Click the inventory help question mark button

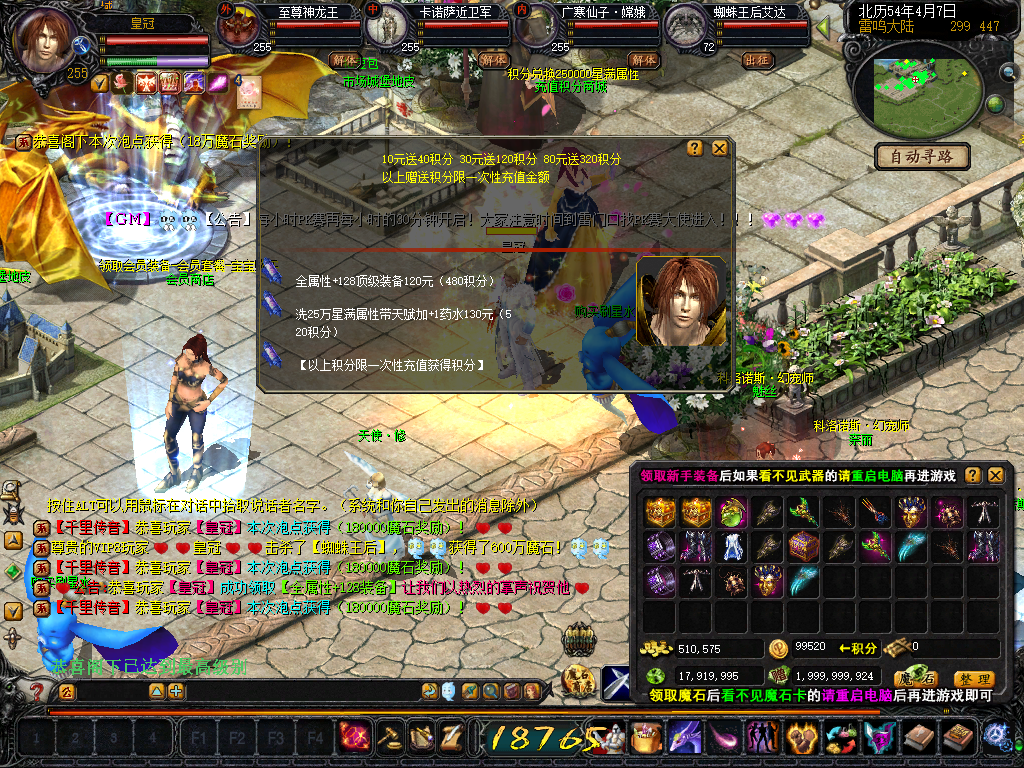pyautogui.click(x=972, y=475)
